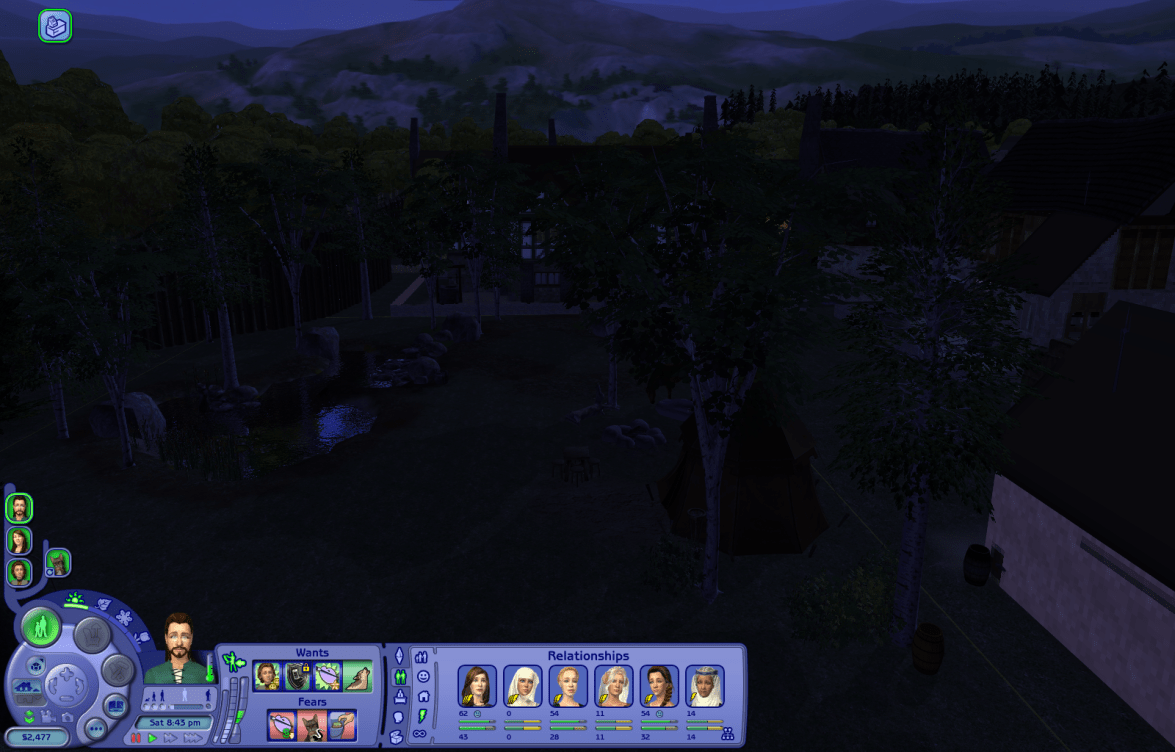The height and width of the screenshot is (752, 1175).
Task: Switch to the aspiration plumbob panel tab
Action: click(399, 655)
